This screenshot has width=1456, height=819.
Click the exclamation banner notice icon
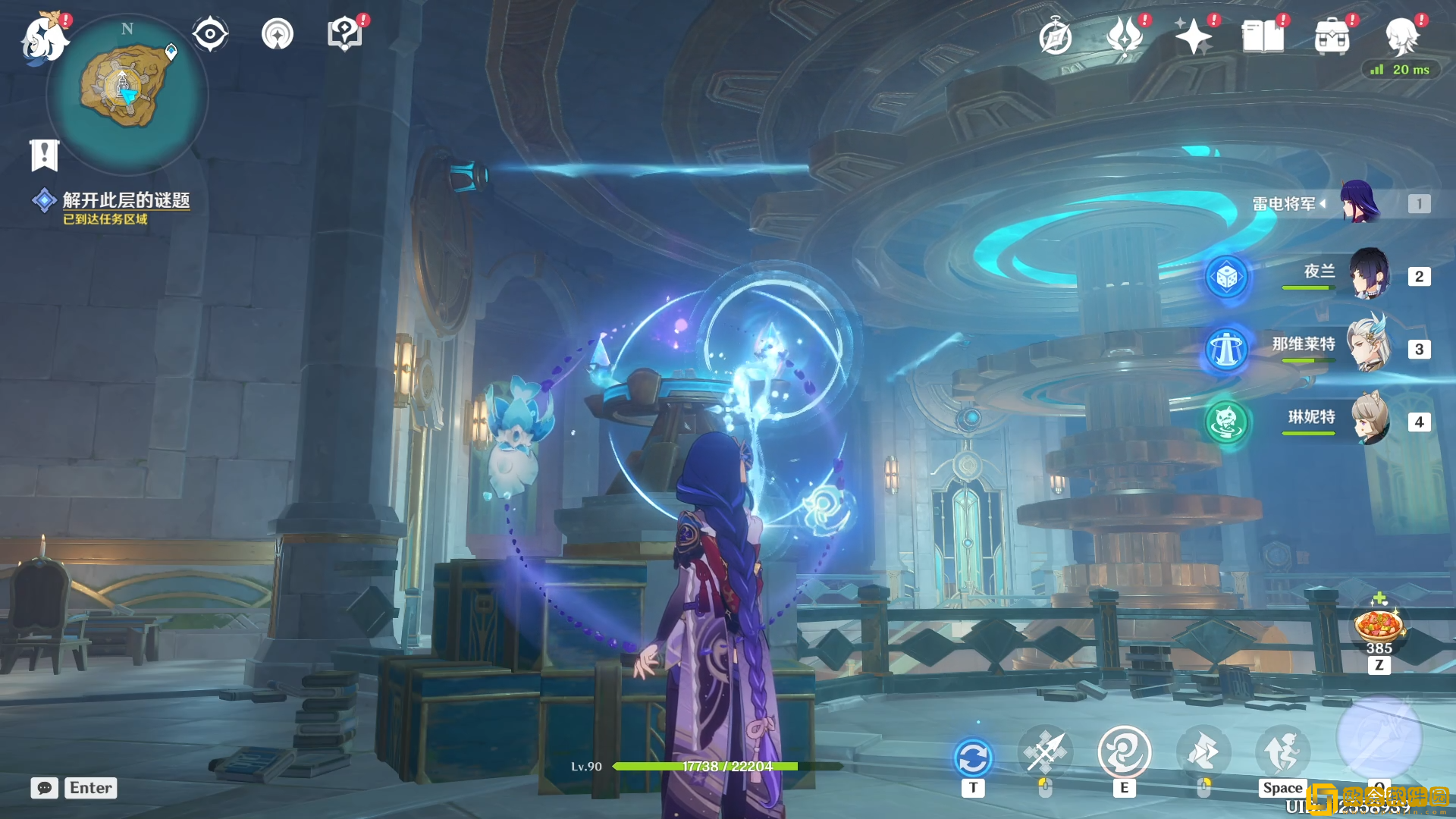tap(44, 155)
